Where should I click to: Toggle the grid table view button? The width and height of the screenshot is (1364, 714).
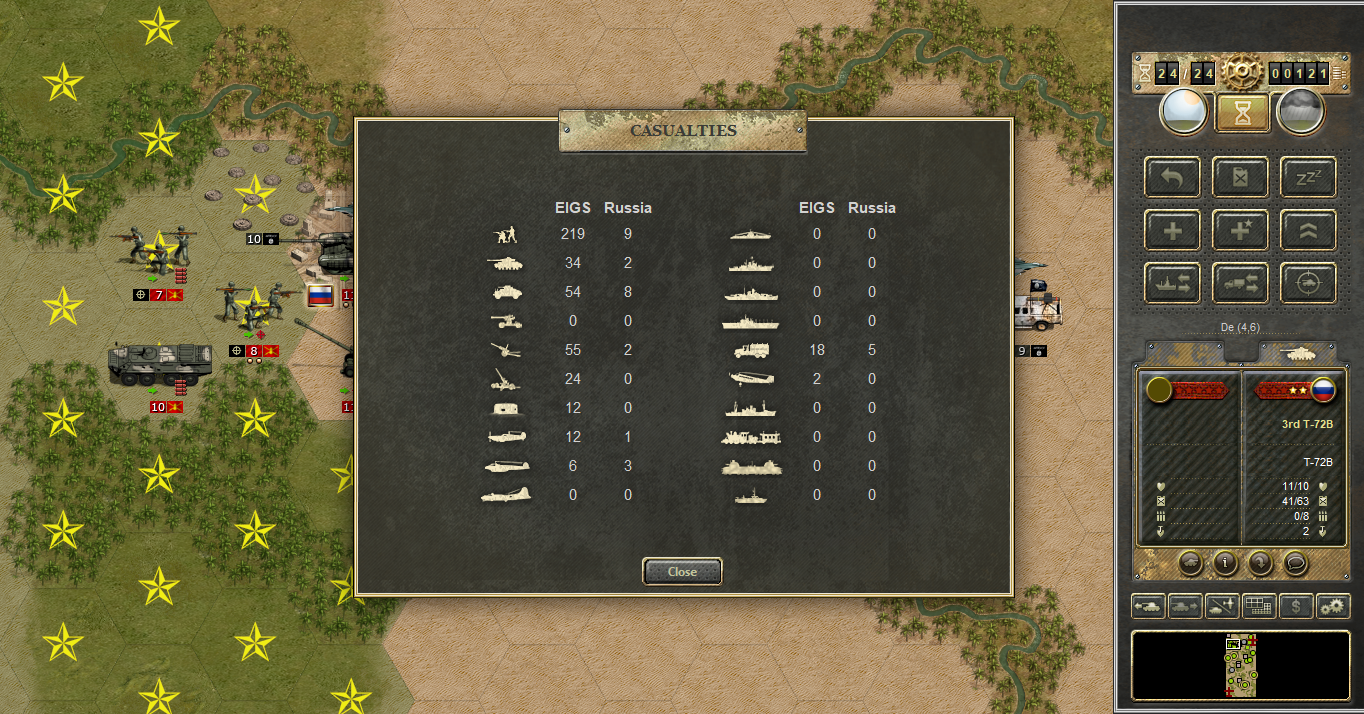point(1258,606)
